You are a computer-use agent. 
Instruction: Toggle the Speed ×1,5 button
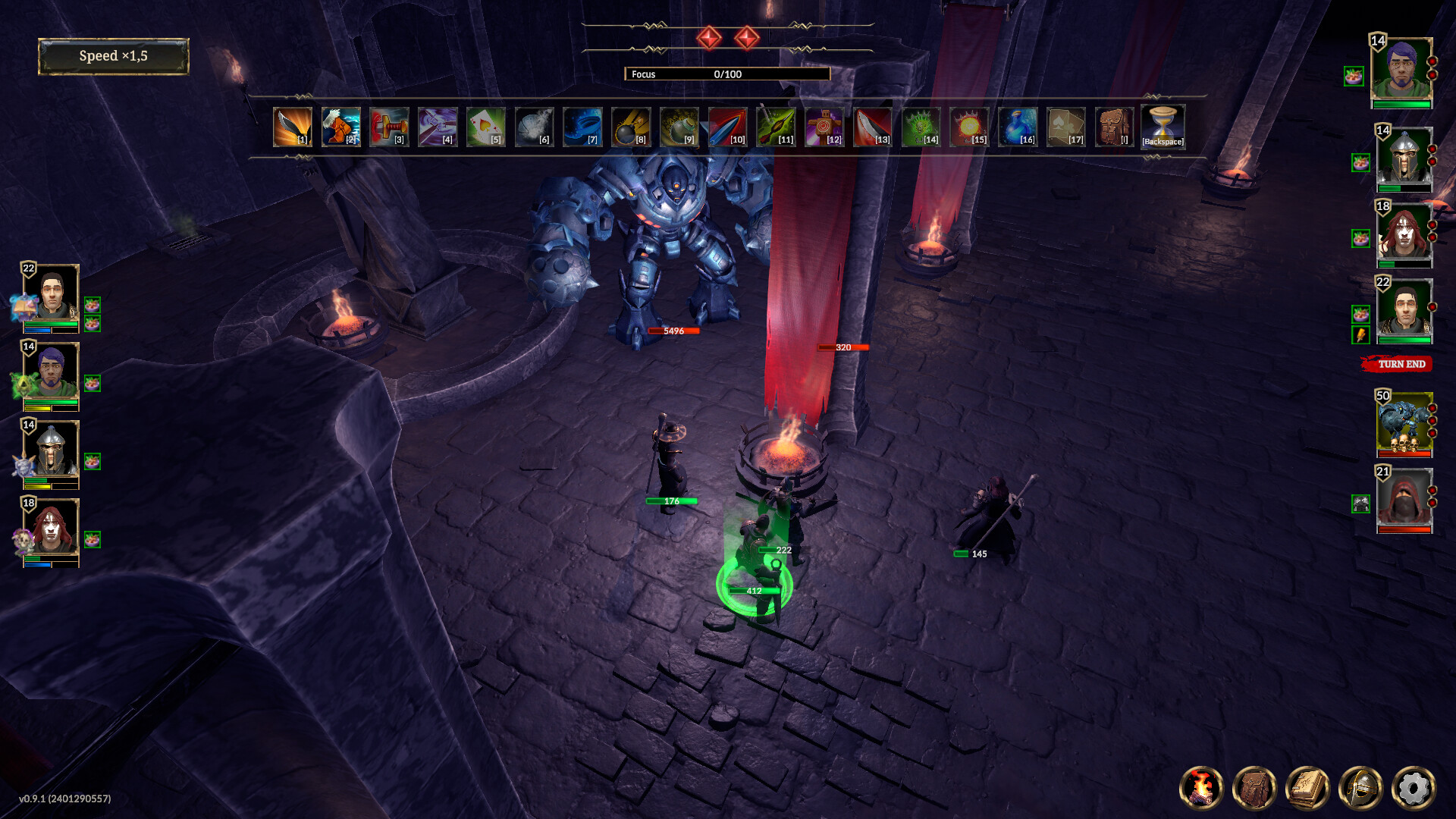coord(113,56)
